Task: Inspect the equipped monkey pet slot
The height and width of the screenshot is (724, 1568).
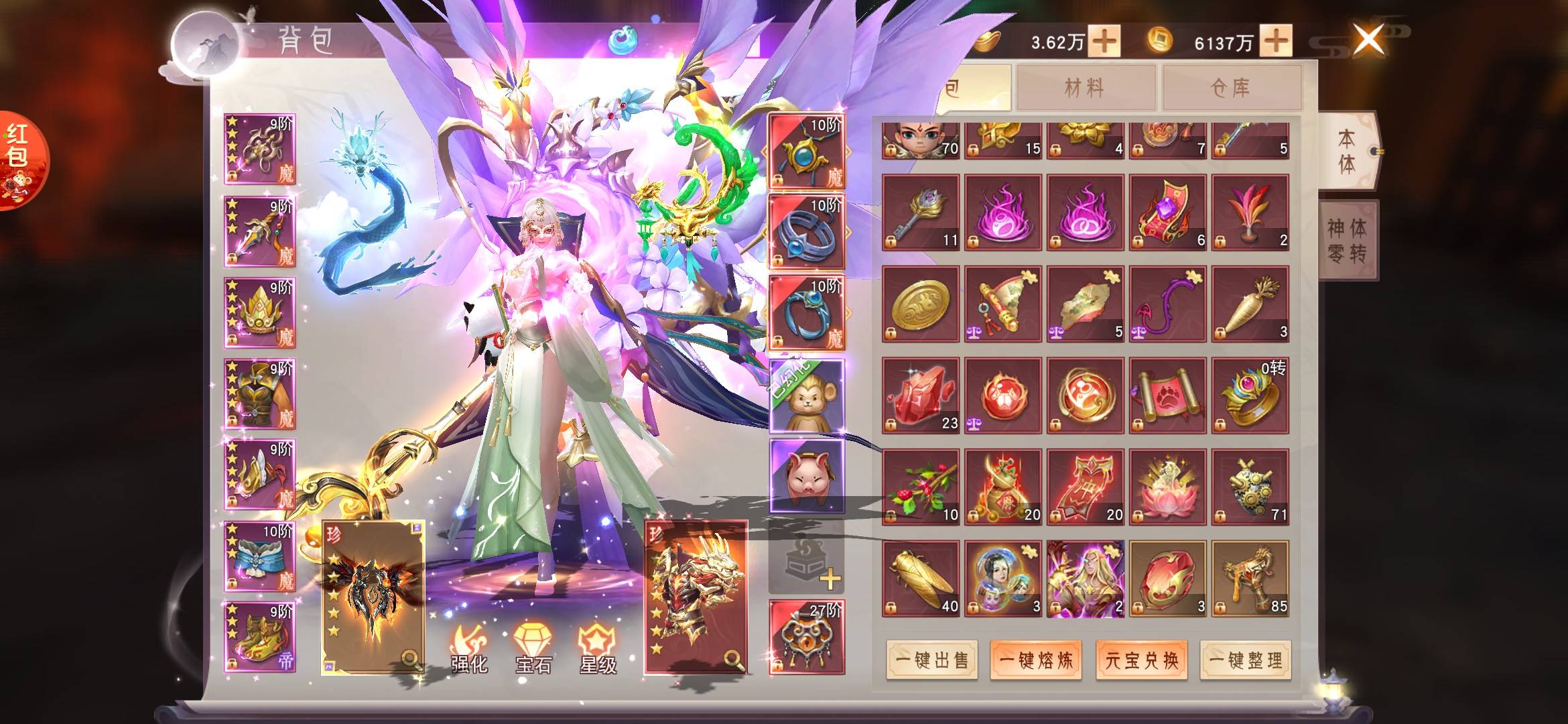Action: 806,396
